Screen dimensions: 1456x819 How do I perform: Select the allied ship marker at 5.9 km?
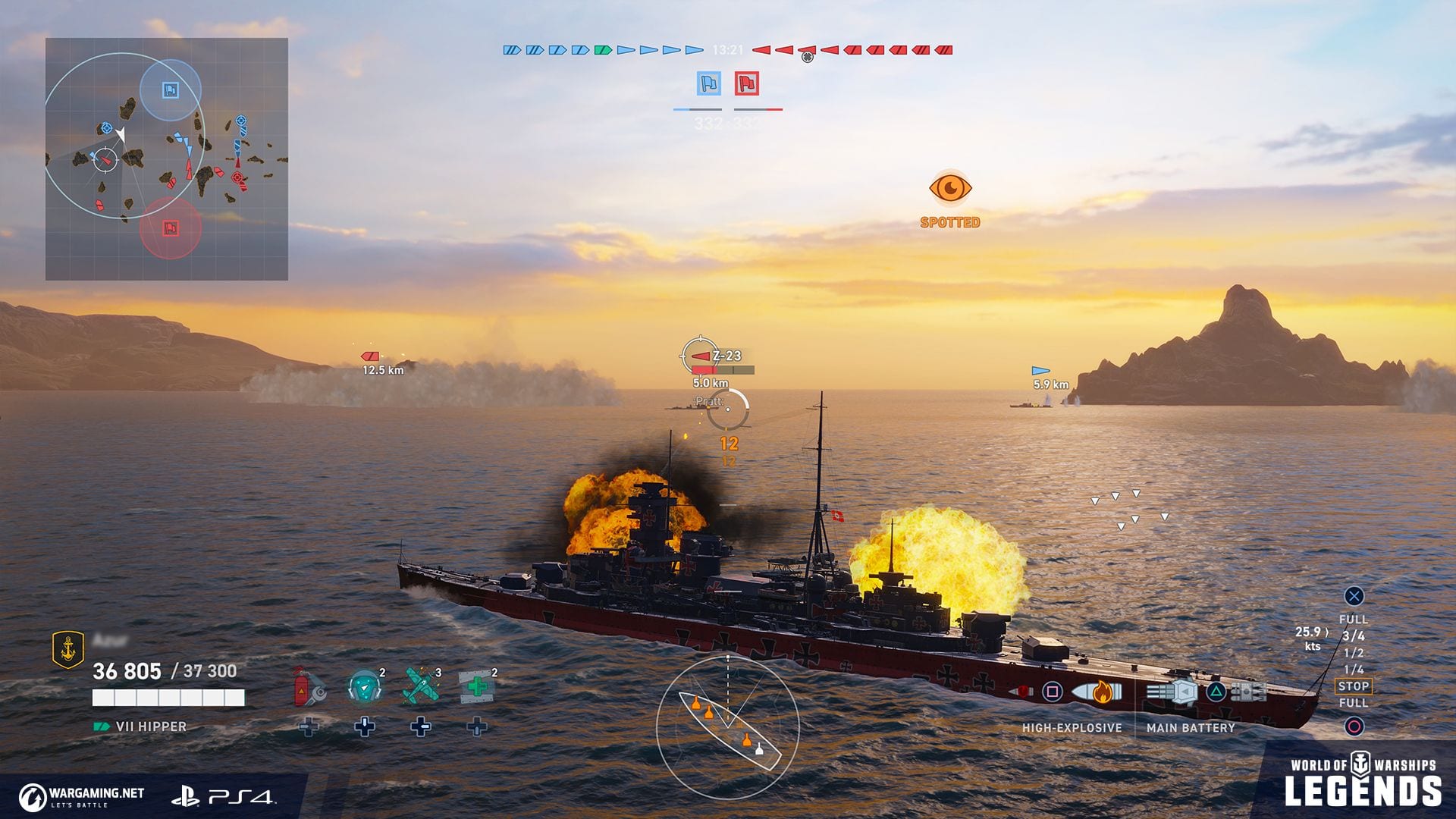1040,371
